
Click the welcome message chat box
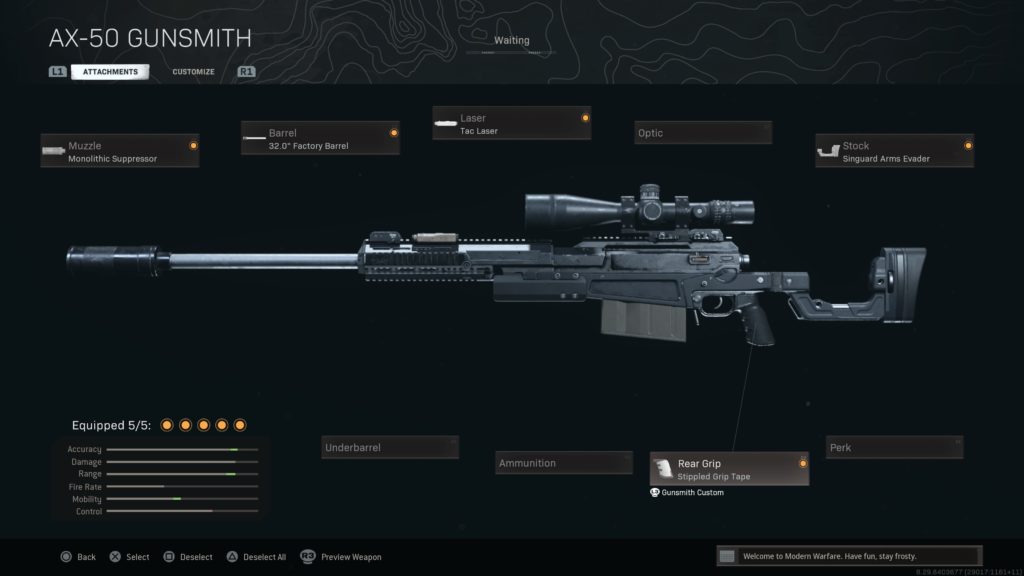[x=849, y=556]
